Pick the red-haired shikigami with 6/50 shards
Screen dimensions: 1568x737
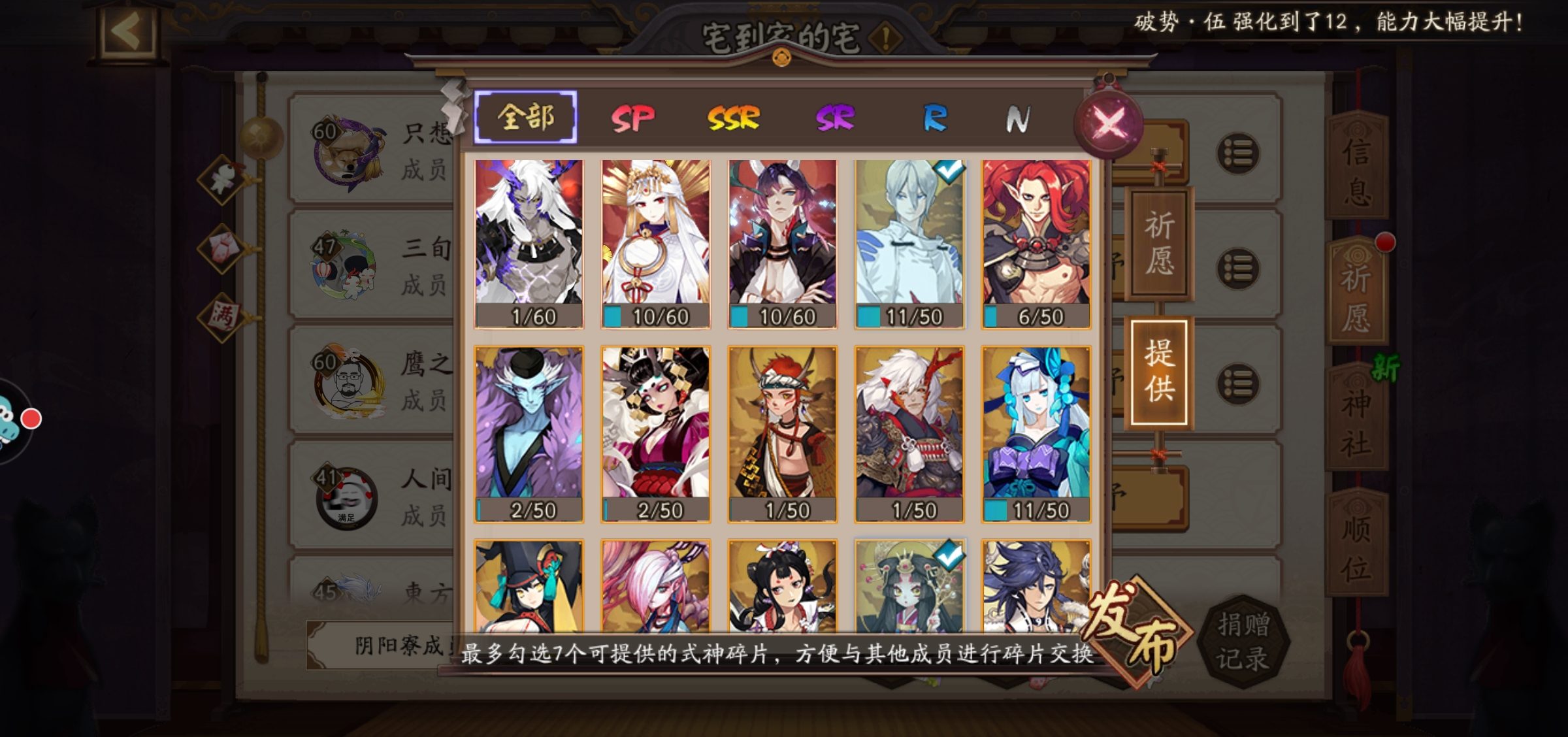point(1036,243)
